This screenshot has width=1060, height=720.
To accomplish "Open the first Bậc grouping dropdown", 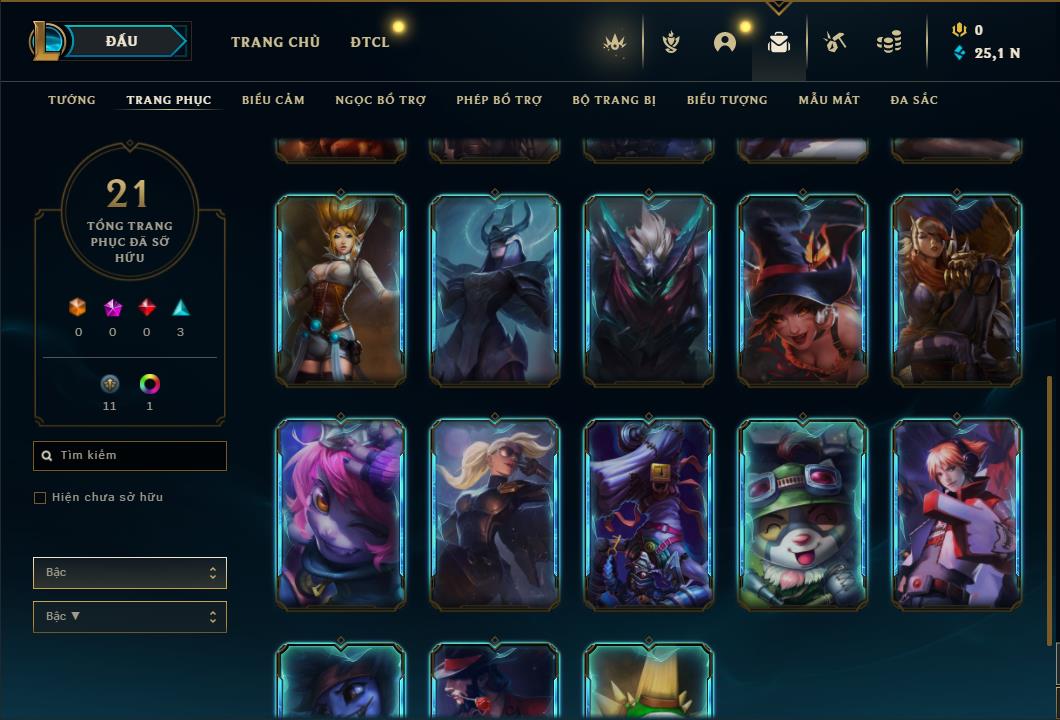I will [130, 573].
